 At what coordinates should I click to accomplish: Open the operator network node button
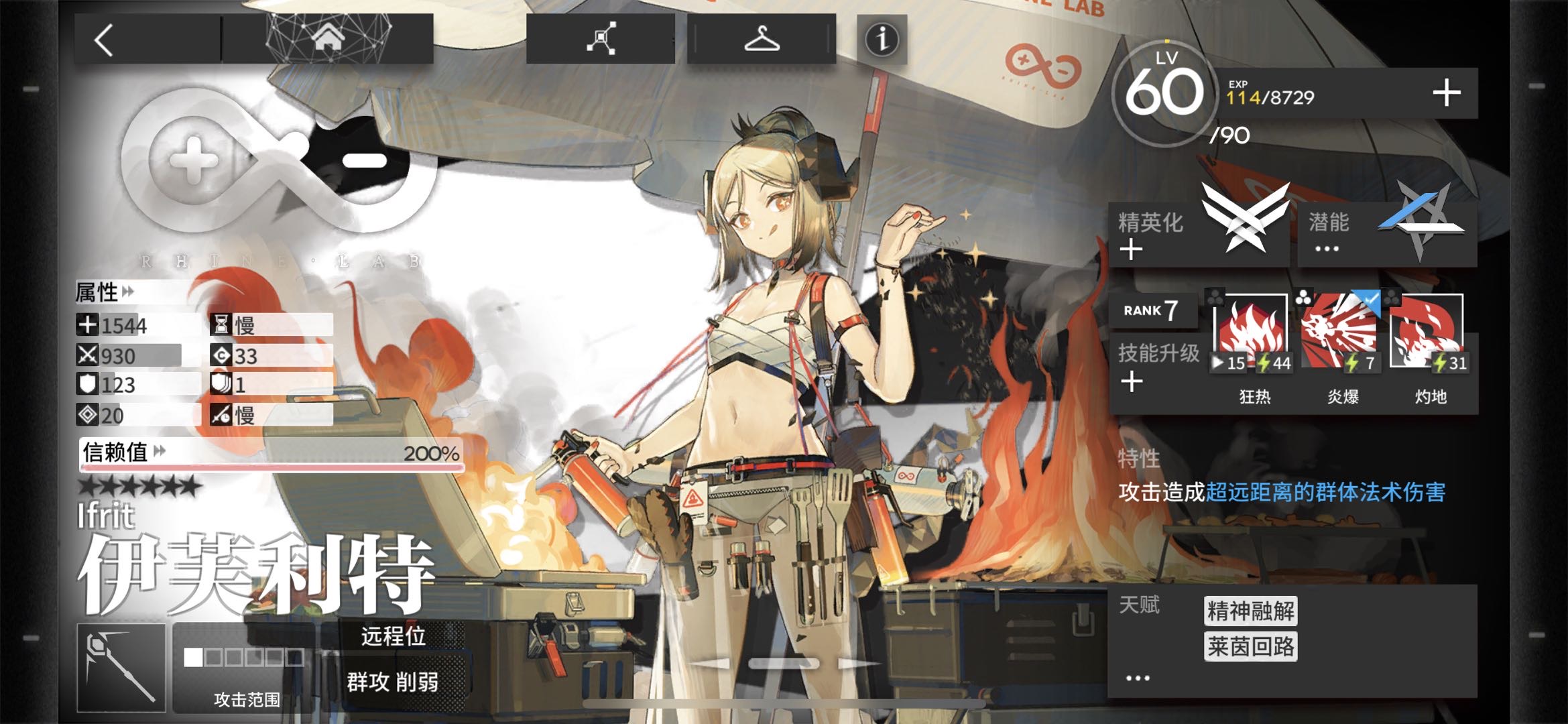(x=600, y=39)
